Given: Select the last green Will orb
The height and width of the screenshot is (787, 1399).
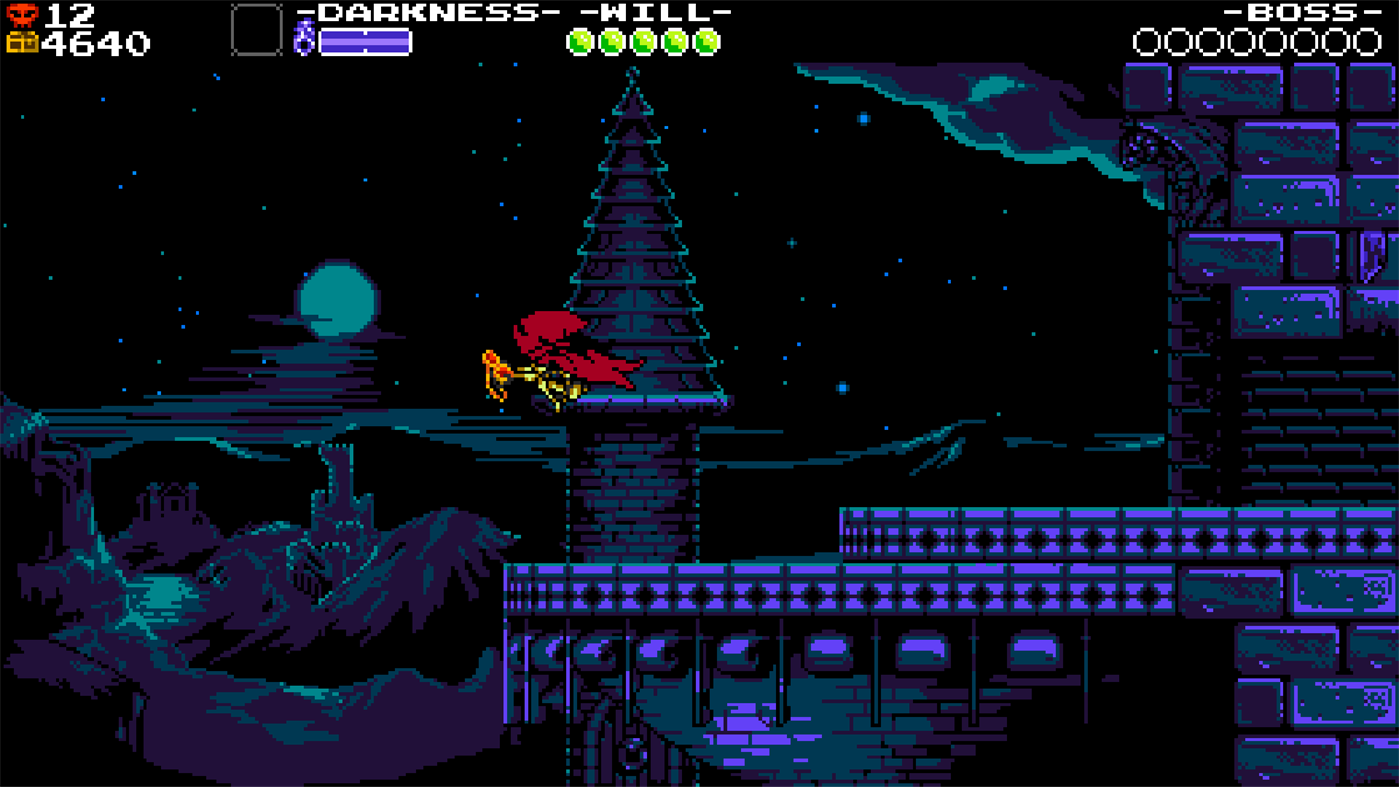Looking at the screenshot, I should [707, 42].
